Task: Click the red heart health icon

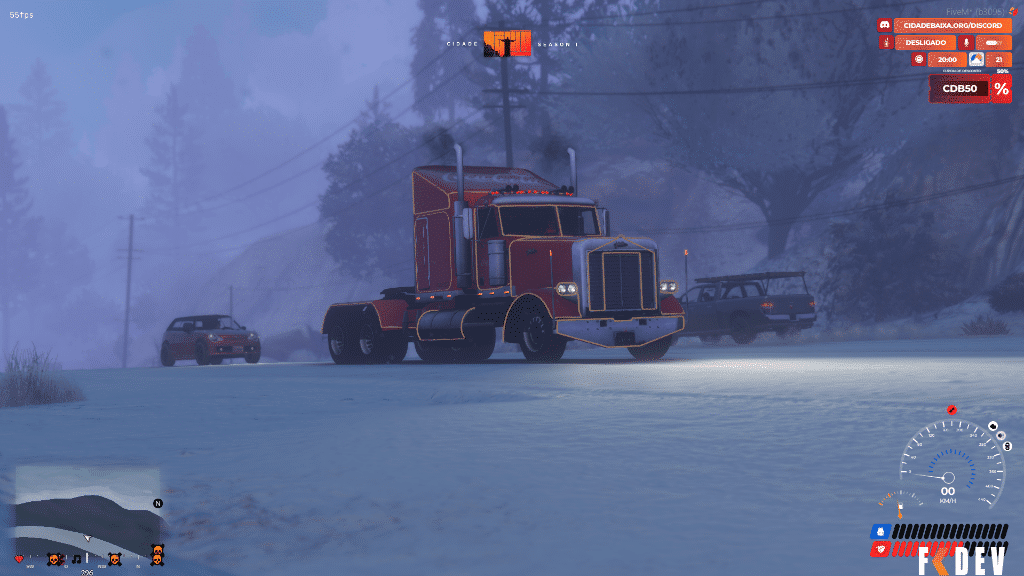Action: 19,558
